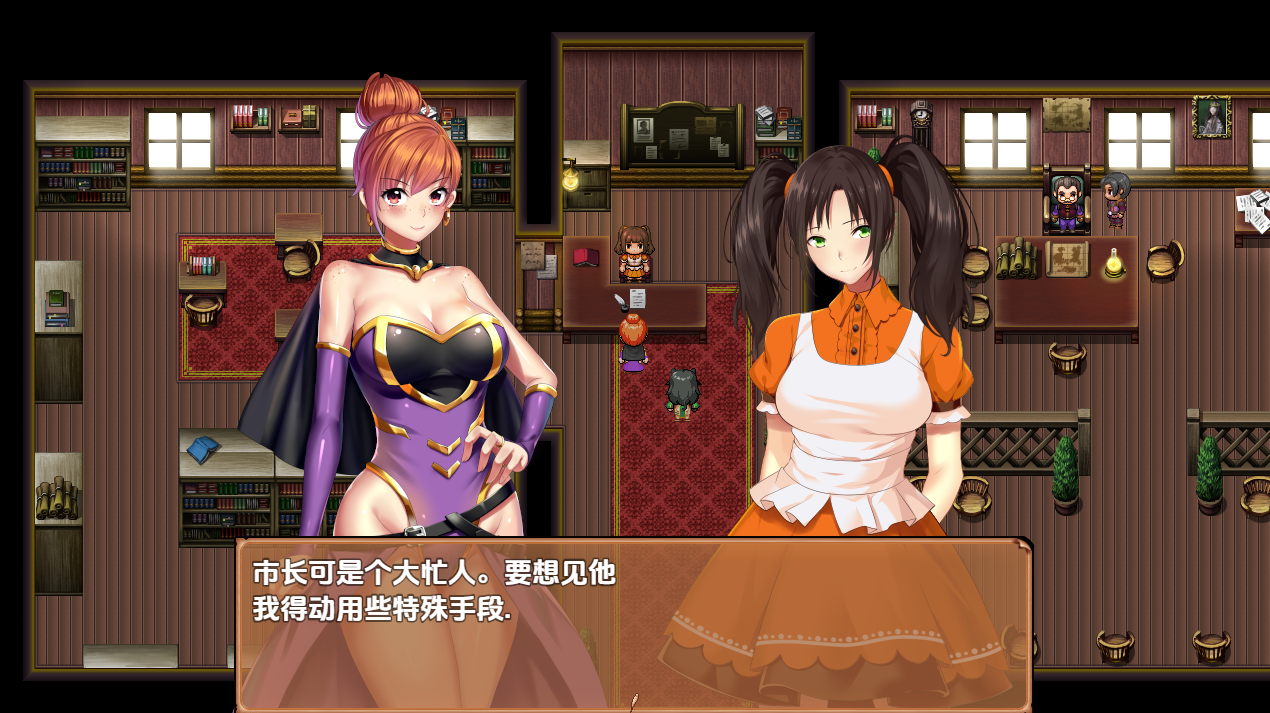Click the quill continue indicator in the dialogue
Image resolution: width=1270 pixels, height=713 pixels.
click(x=633, y=701)
